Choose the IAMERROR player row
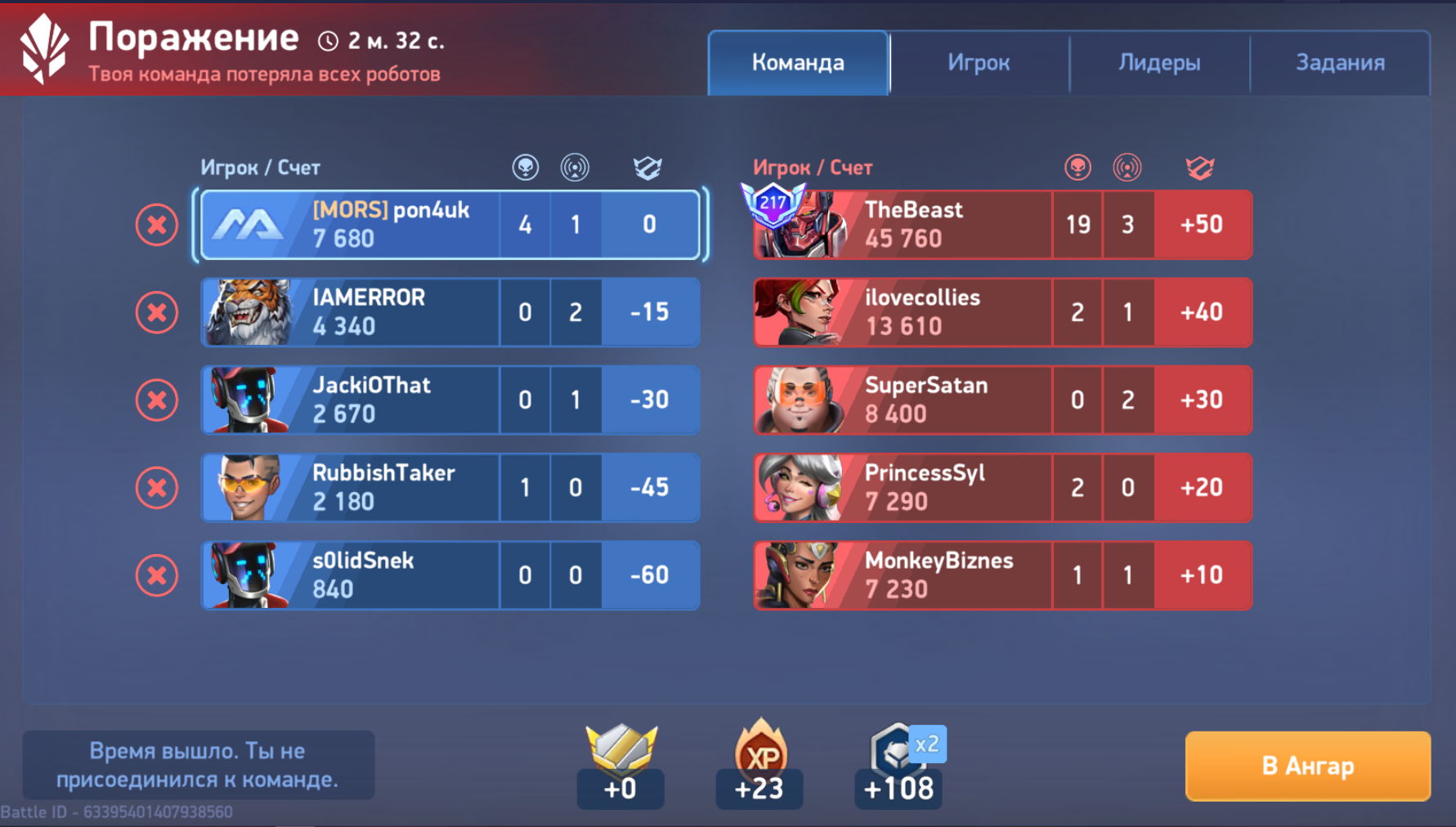The height and width of the screenshot is (827, 1456). point(450,312)
